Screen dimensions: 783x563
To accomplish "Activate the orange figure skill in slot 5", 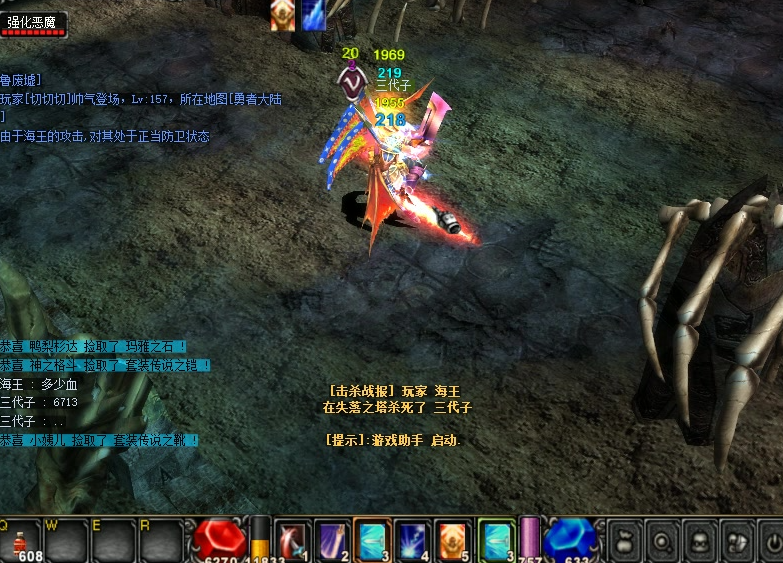I will (x=452, y=540).
